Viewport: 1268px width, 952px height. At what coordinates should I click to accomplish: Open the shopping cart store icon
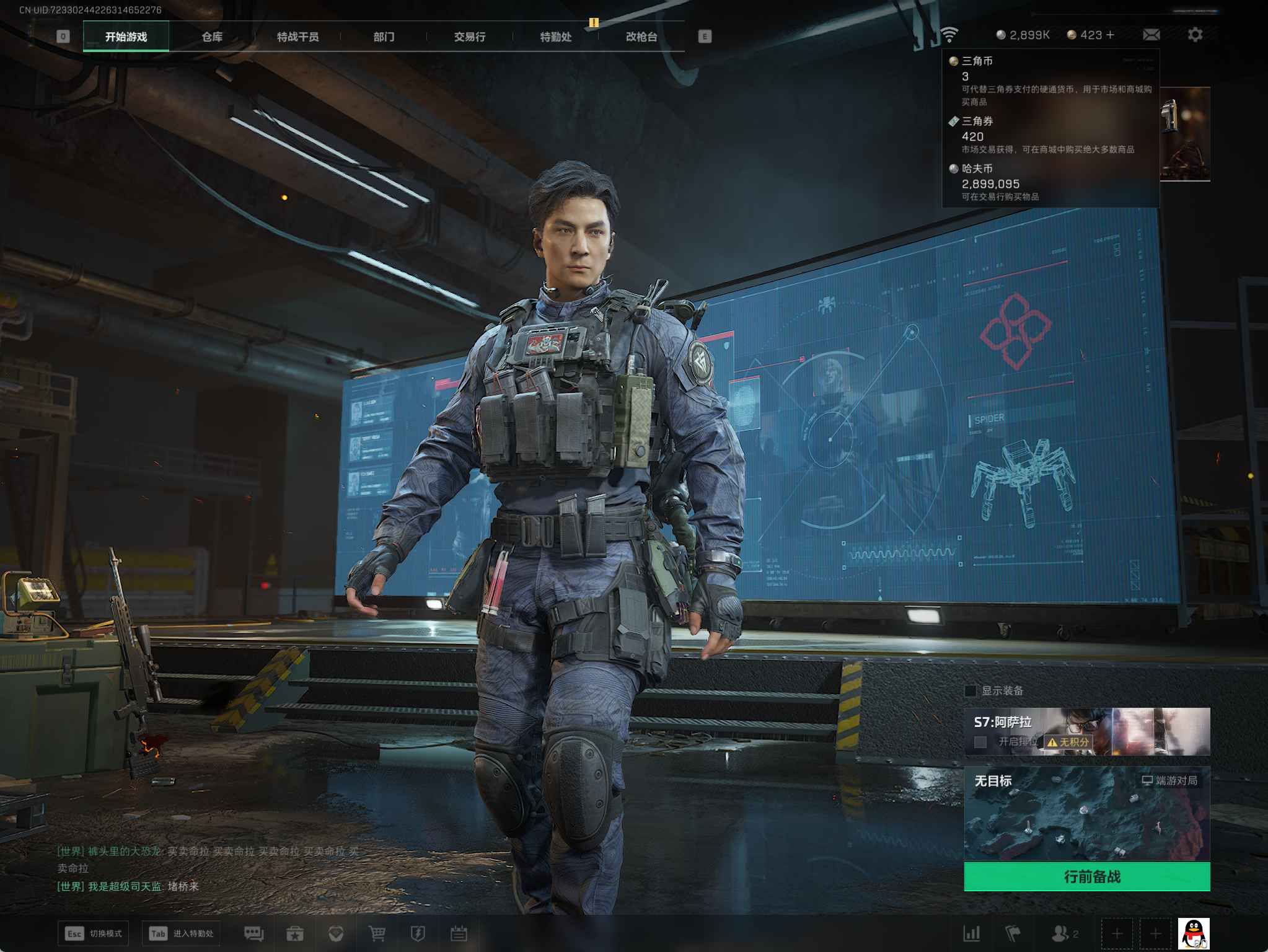pos(377,933)
